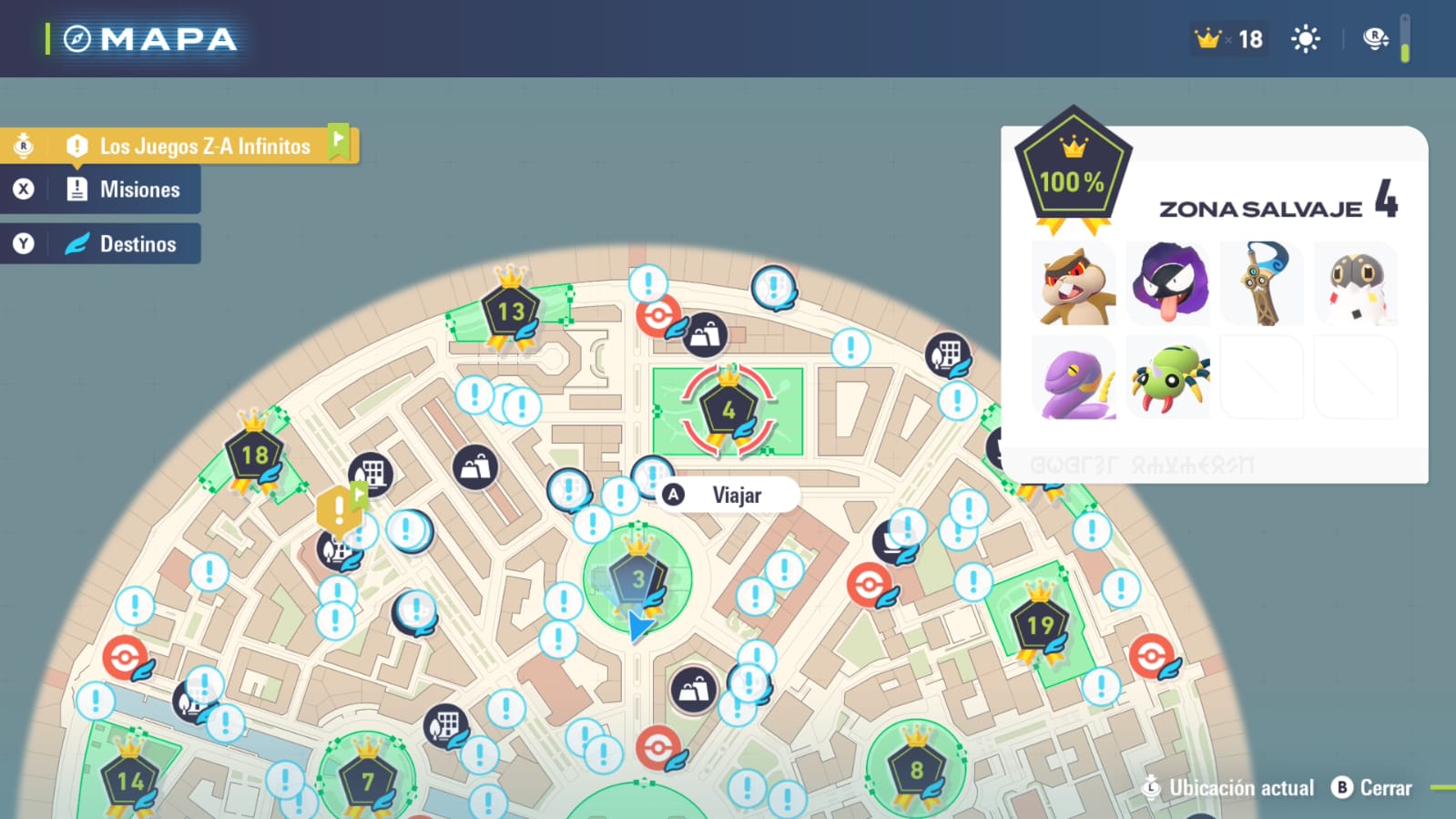This screenshot has width=1456, height=819.
Task: Select wild zone 3 map marker
Action: coord(637,578)
